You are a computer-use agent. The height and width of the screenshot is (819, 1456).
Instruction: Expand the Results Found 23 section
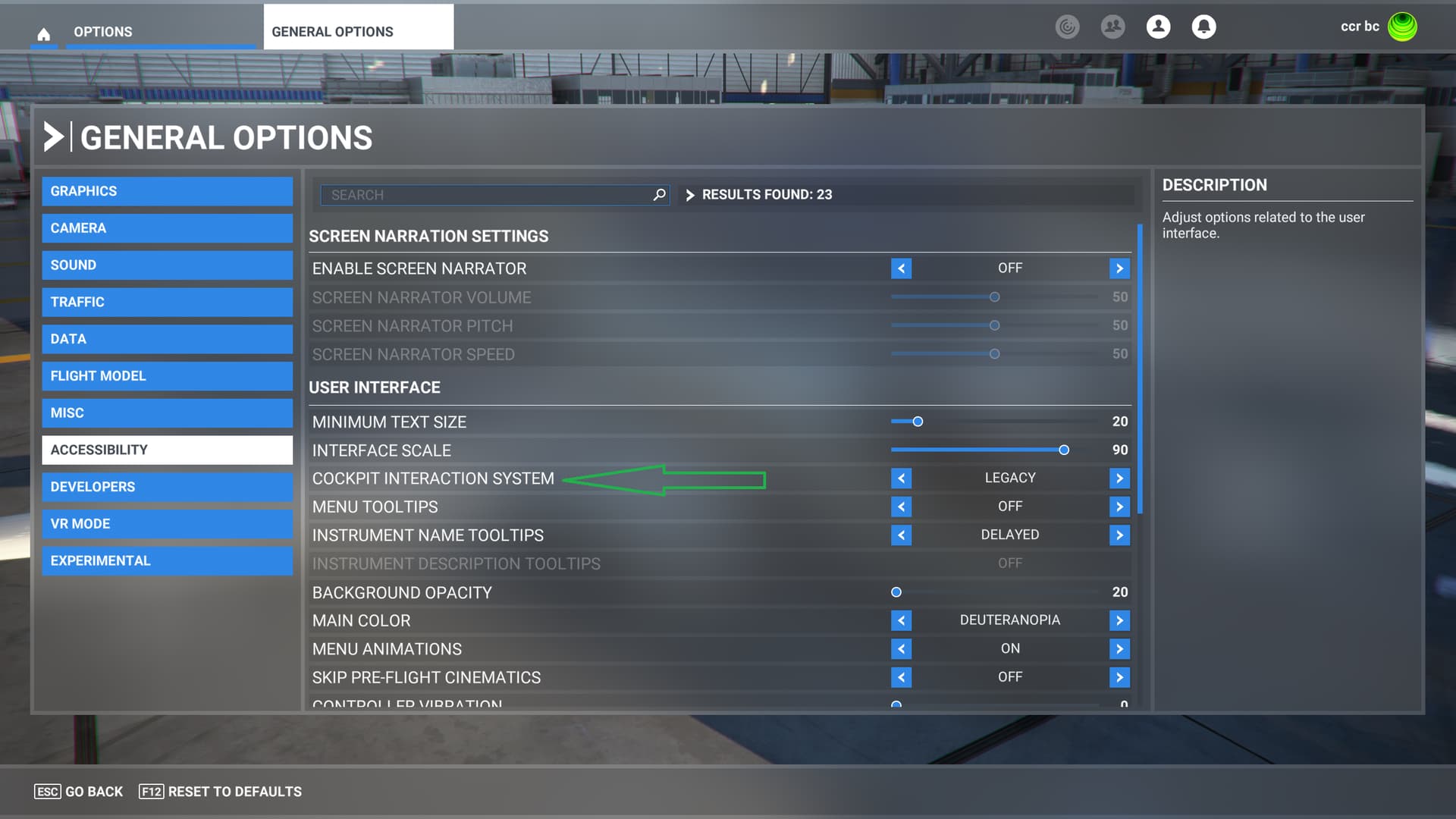pyautogui.click(x=691, y=195)
